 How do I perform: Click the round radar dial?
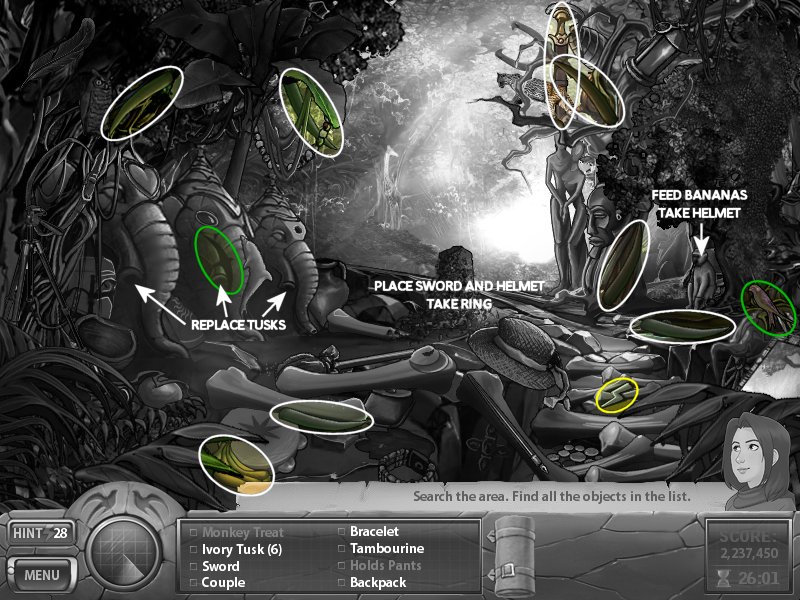pyautogui.click(x=124, y=552)
